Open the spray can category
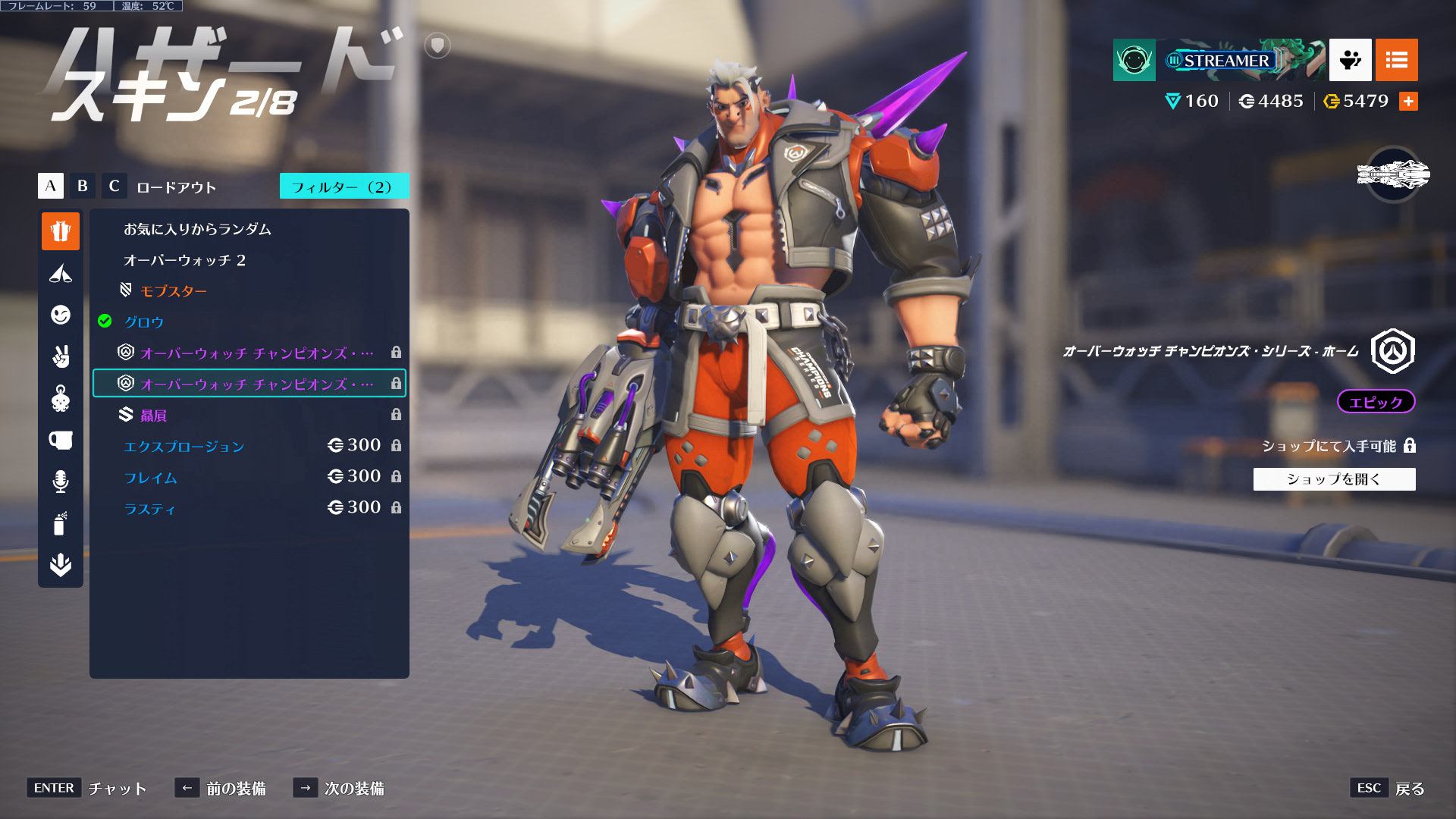The width and height of the screenshot is (1456, 819). (61, 523)
